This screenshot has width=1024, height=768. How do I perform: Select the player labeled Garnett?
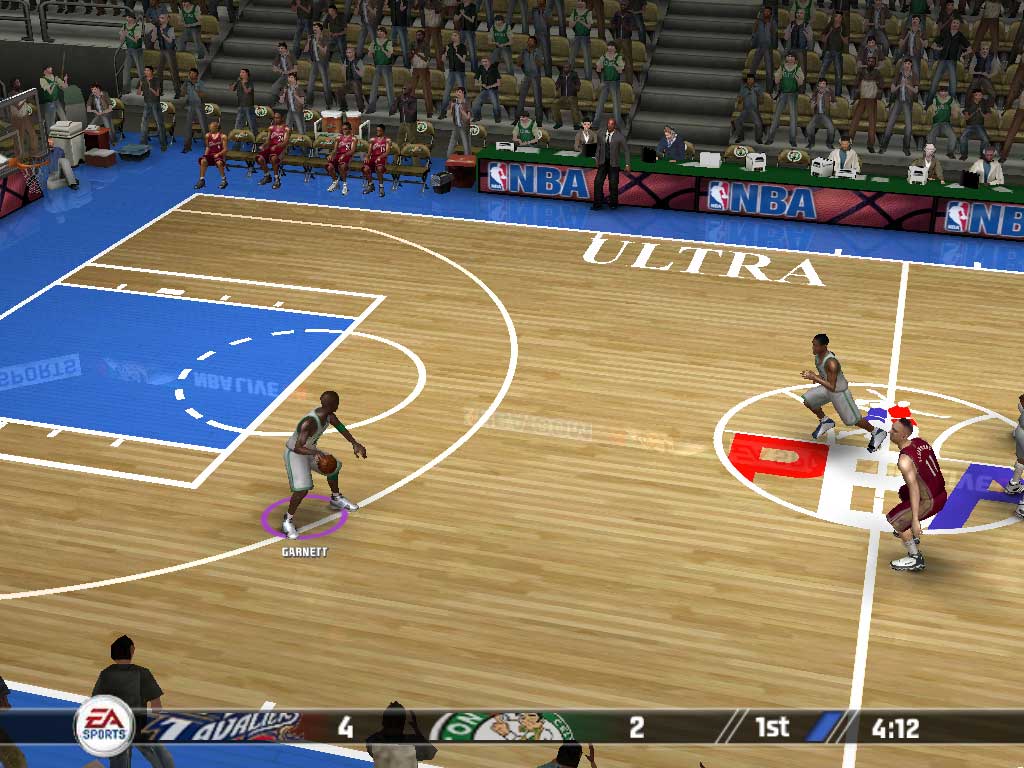tap(316, 458)
